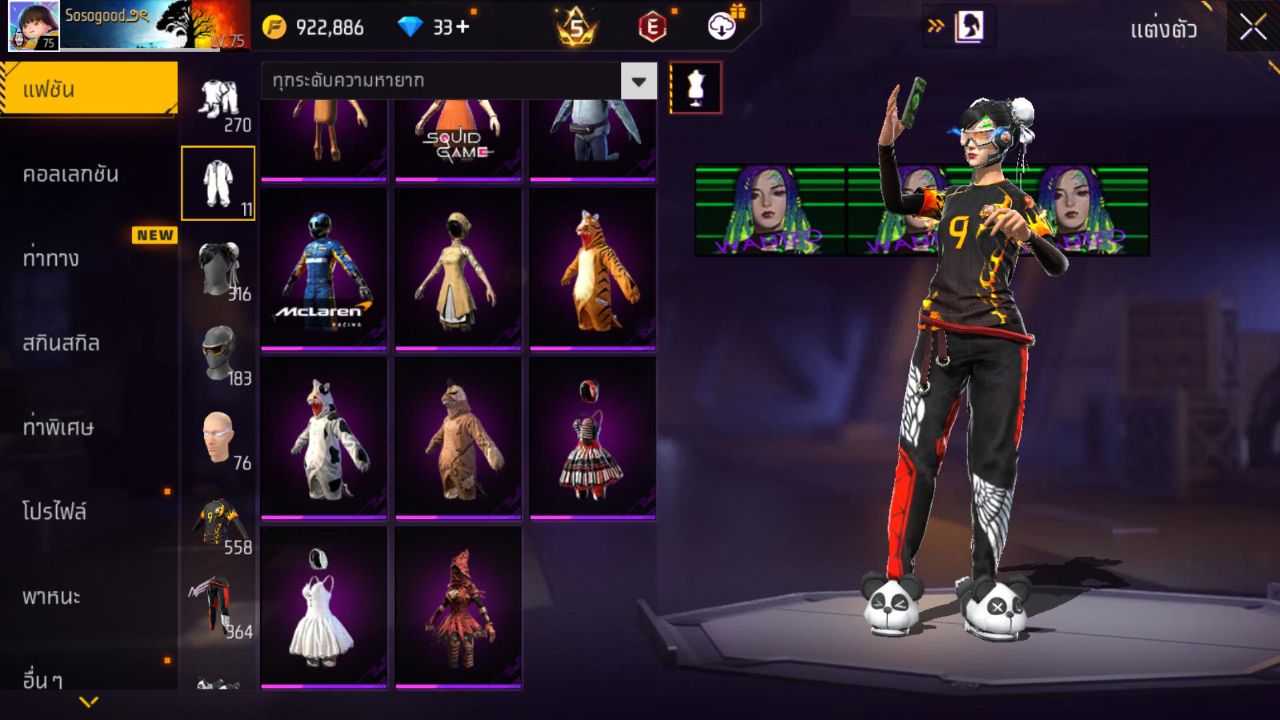
Task: Open the E-badge event icon in the top bar
Action: point(651,25)
